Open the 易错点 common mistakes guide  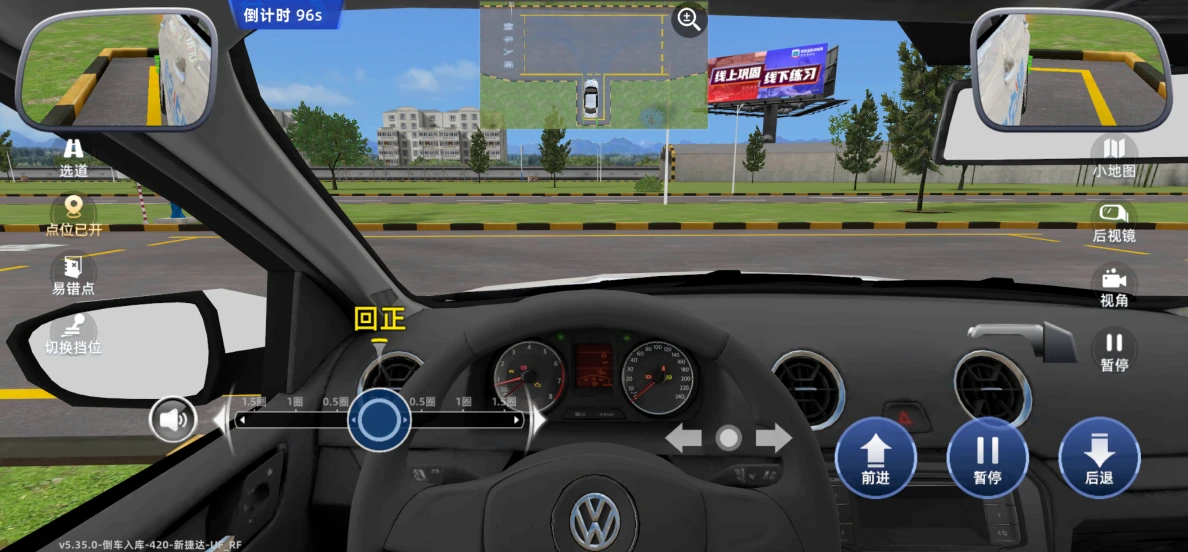[x=73, y=273]
